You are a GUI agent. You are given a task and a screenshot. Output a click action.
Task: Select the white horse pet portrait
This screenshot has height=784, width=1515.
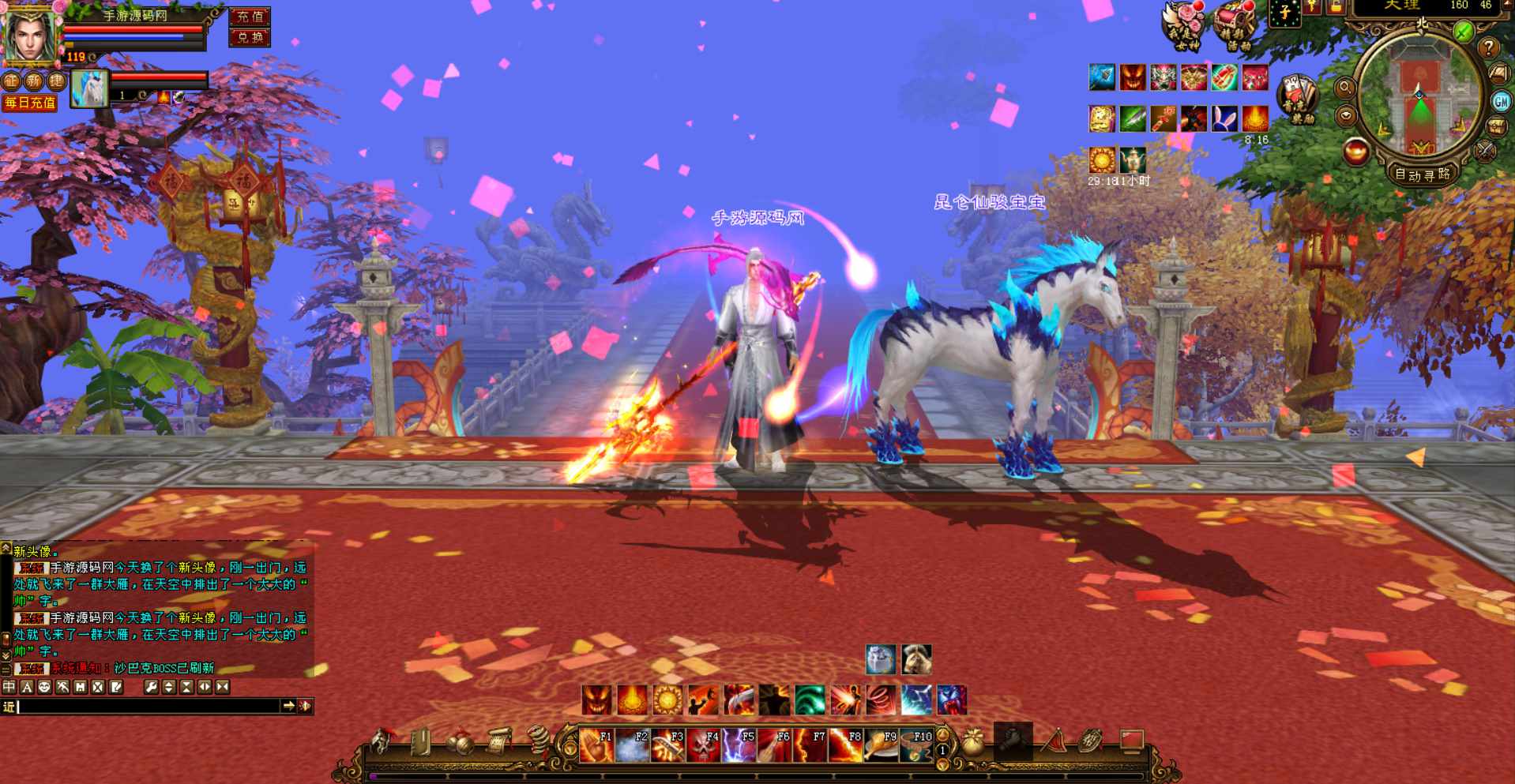89,88
